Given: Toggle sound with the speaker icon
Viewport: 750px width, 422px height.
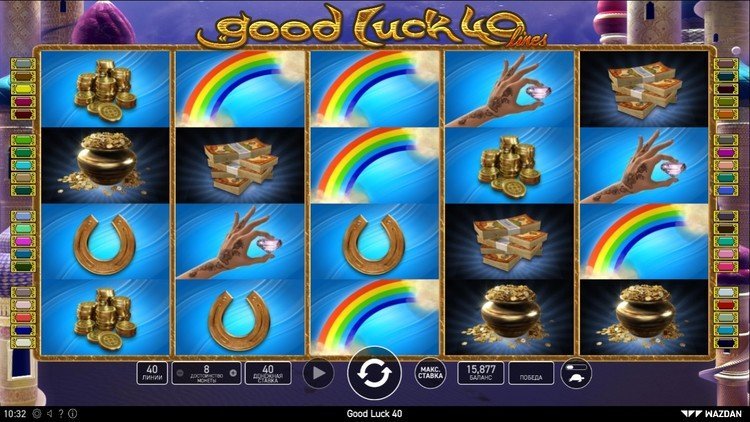Looking at the screenshot, I should (49, 413).
